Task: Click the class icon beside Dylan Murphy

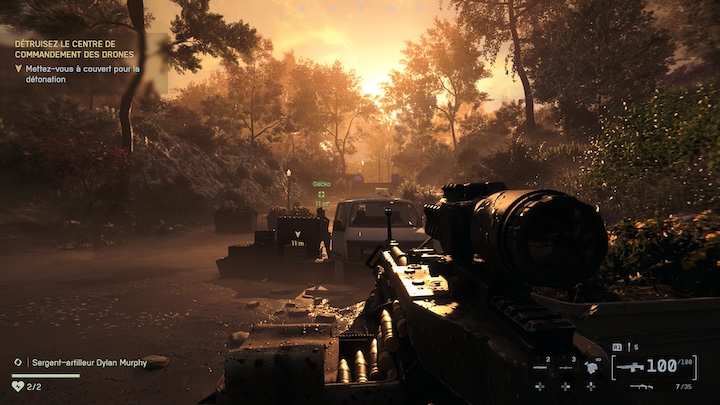Action: tap(18, 362)
